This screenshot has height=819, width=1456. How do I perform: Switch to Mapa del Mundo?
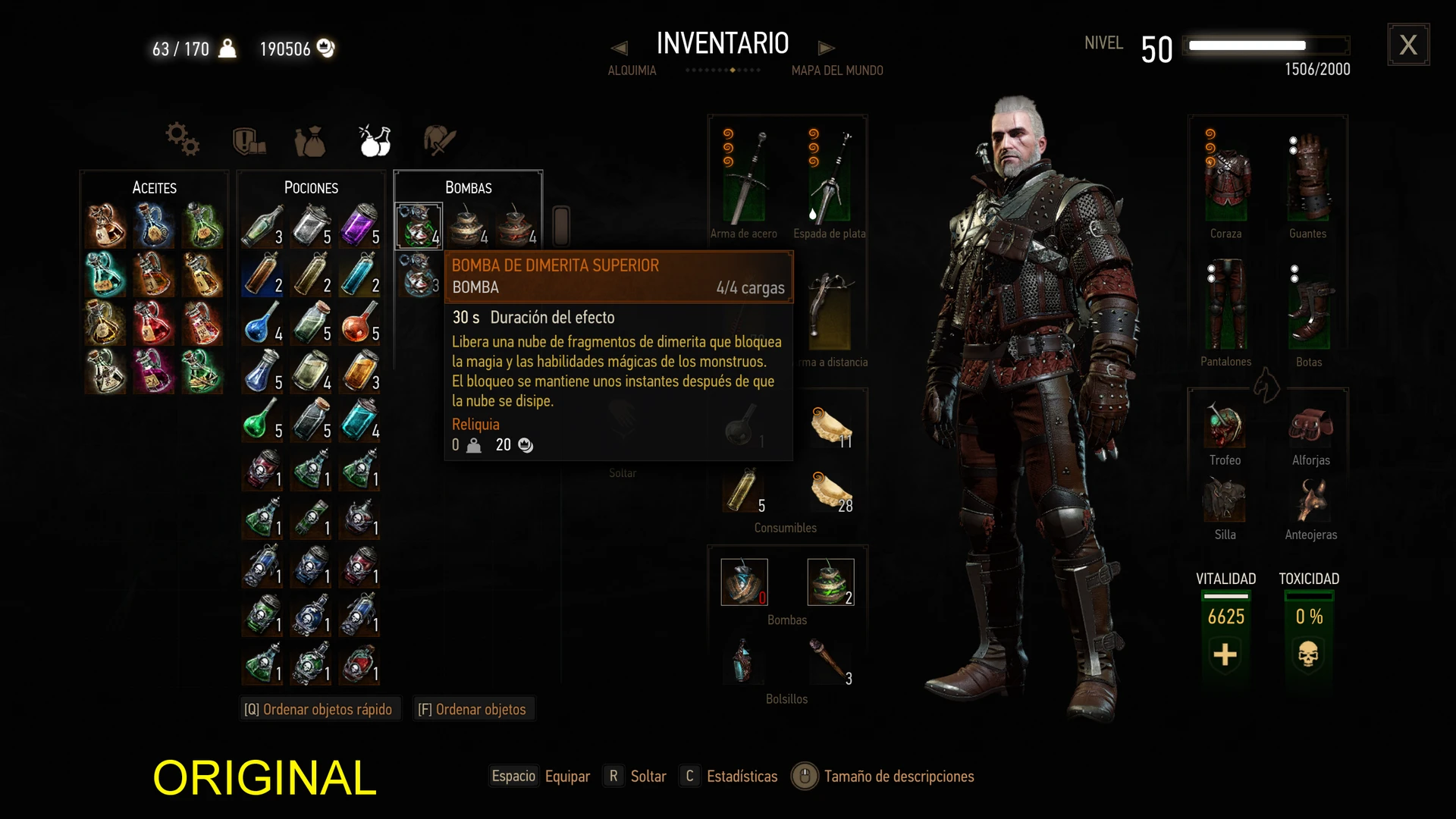point(837,71)
